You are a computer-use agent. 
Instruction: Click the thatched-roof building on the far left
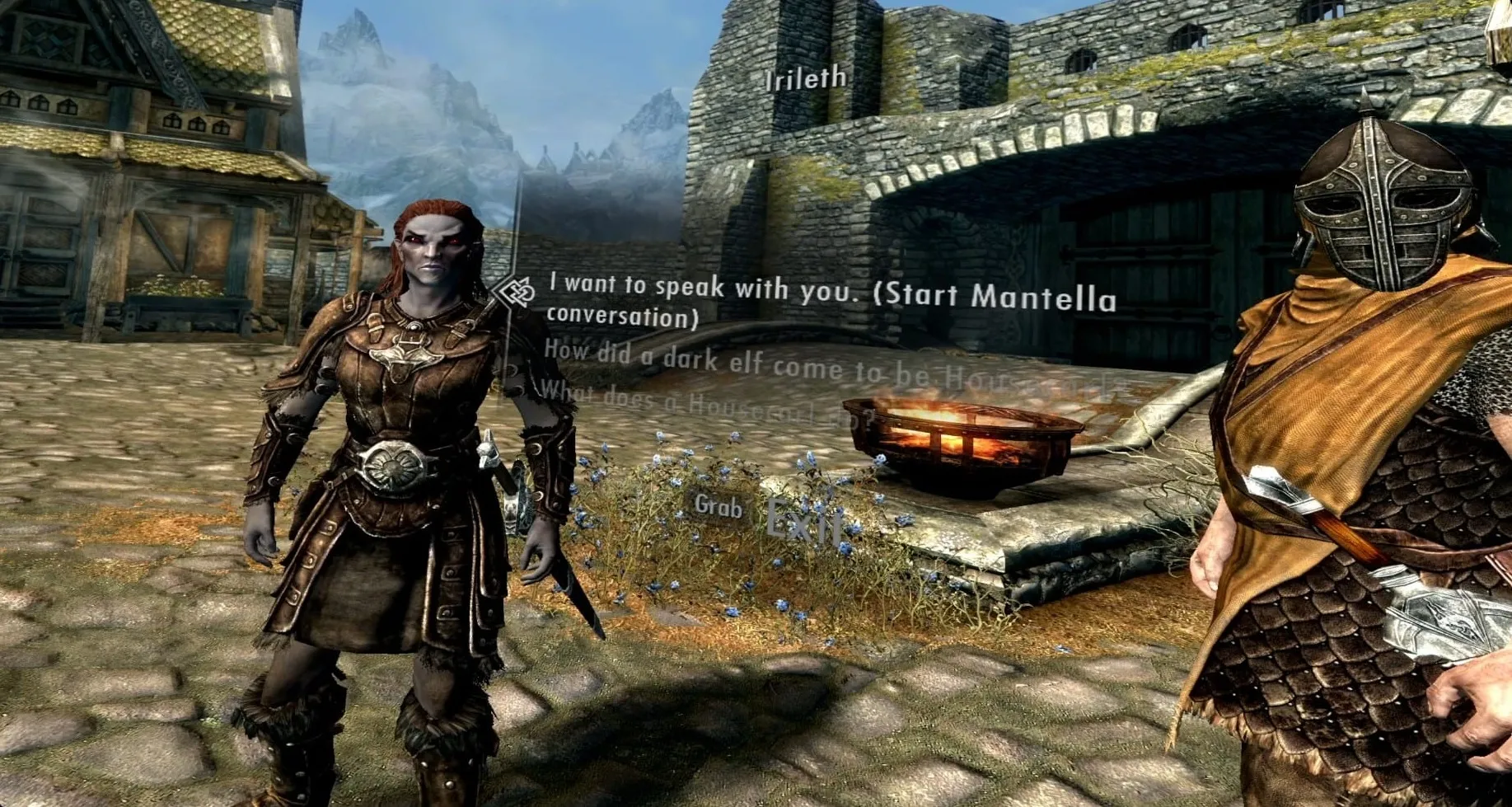[x=148, y=165]
